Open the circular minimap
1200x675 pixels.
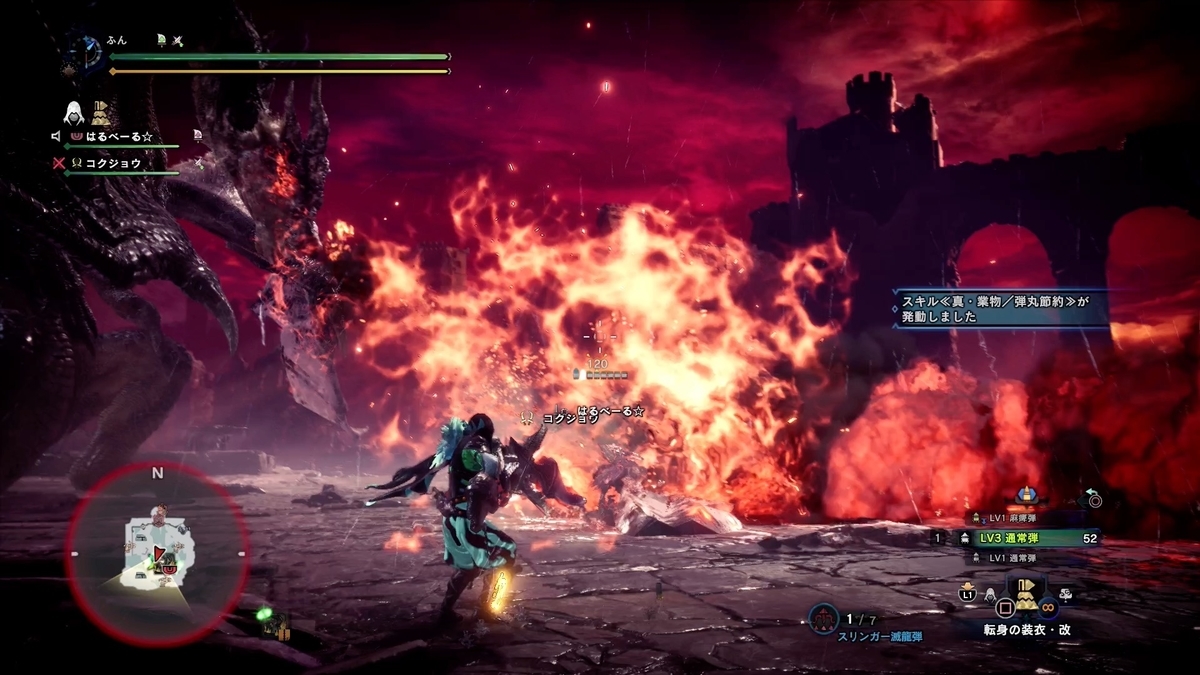coord(157,554)
